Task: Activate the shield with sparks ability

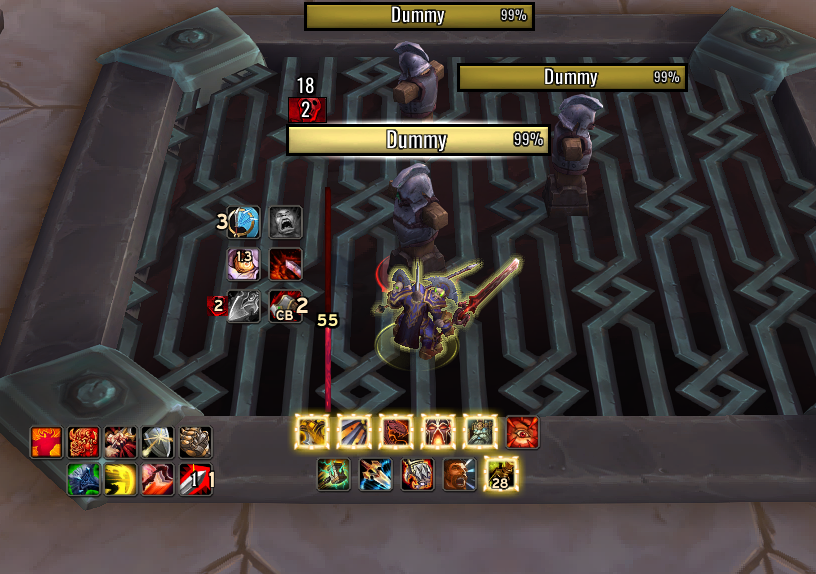Action: point(160,441)
